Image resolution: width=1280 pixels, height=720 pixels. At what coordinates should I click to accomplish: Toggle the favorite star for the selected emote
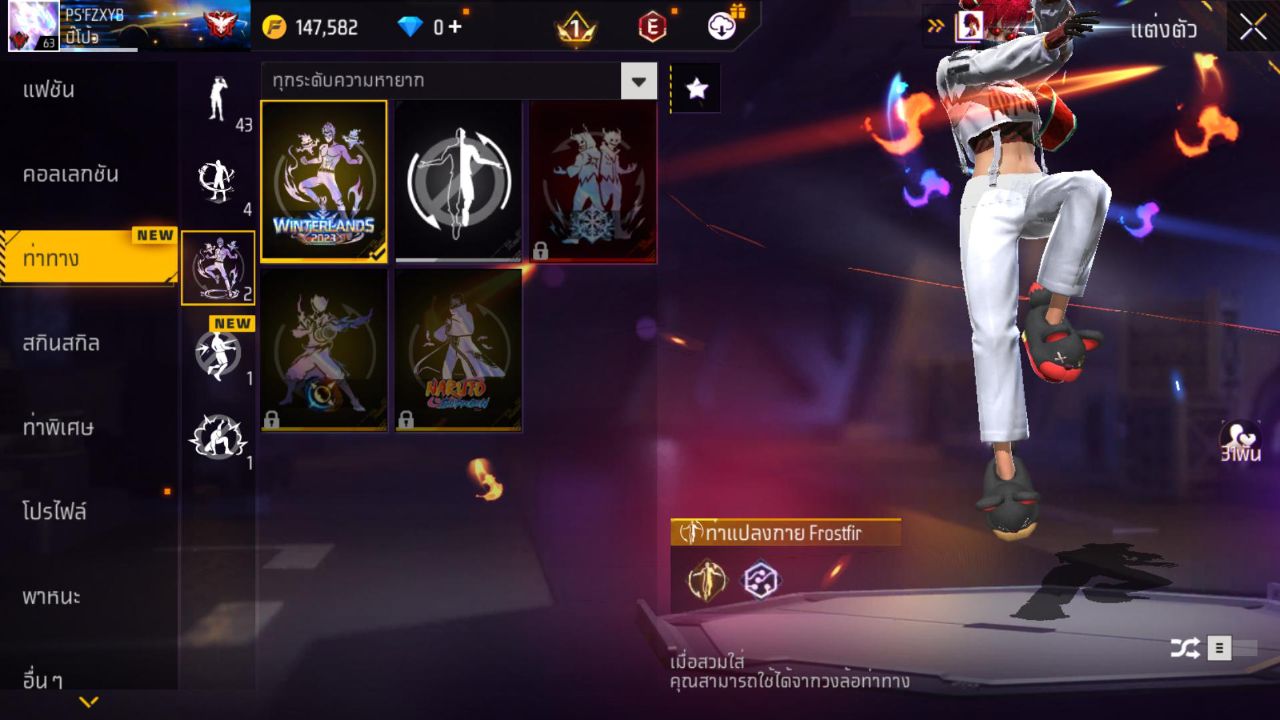coord(696,87)
